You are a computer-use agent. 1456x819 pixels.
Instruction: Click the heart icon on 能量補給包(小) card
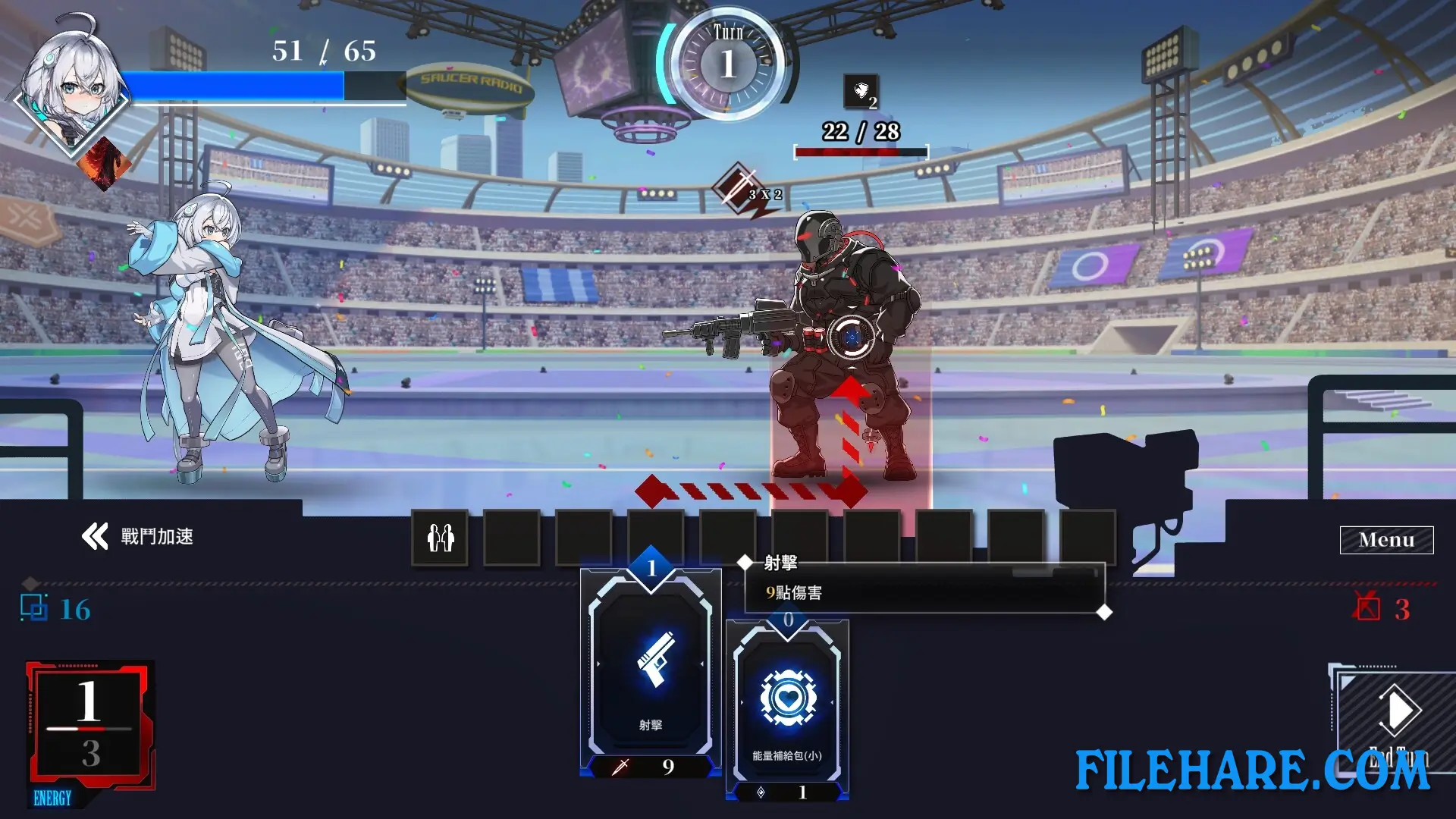787,701
